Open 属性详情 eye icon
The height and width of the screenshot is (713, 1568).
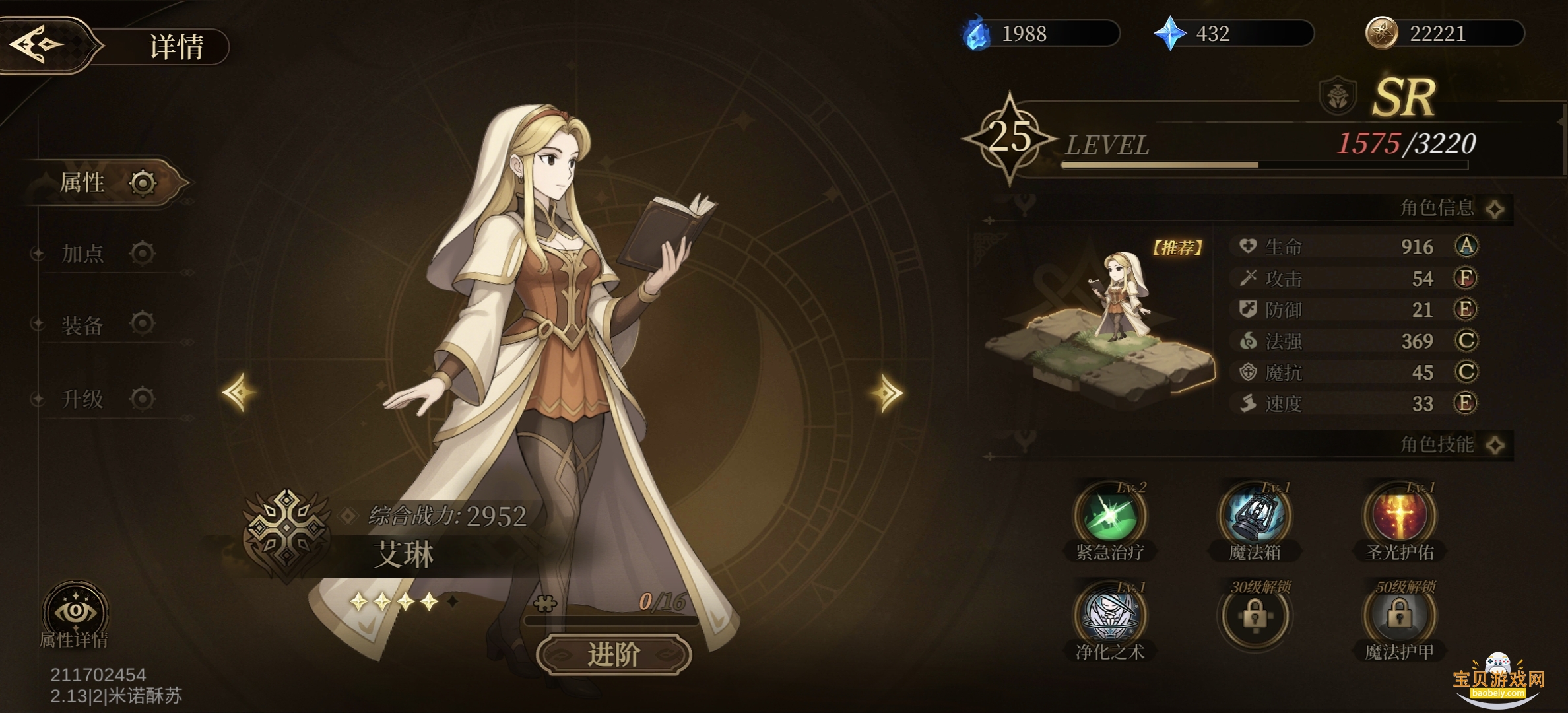click(x=75, y=613)
